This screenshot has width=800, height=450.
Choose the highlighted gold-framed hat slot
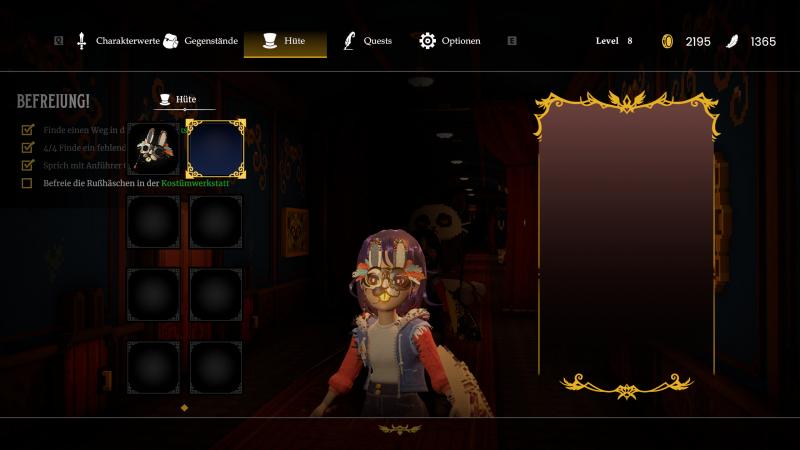[x=216, y=148]
